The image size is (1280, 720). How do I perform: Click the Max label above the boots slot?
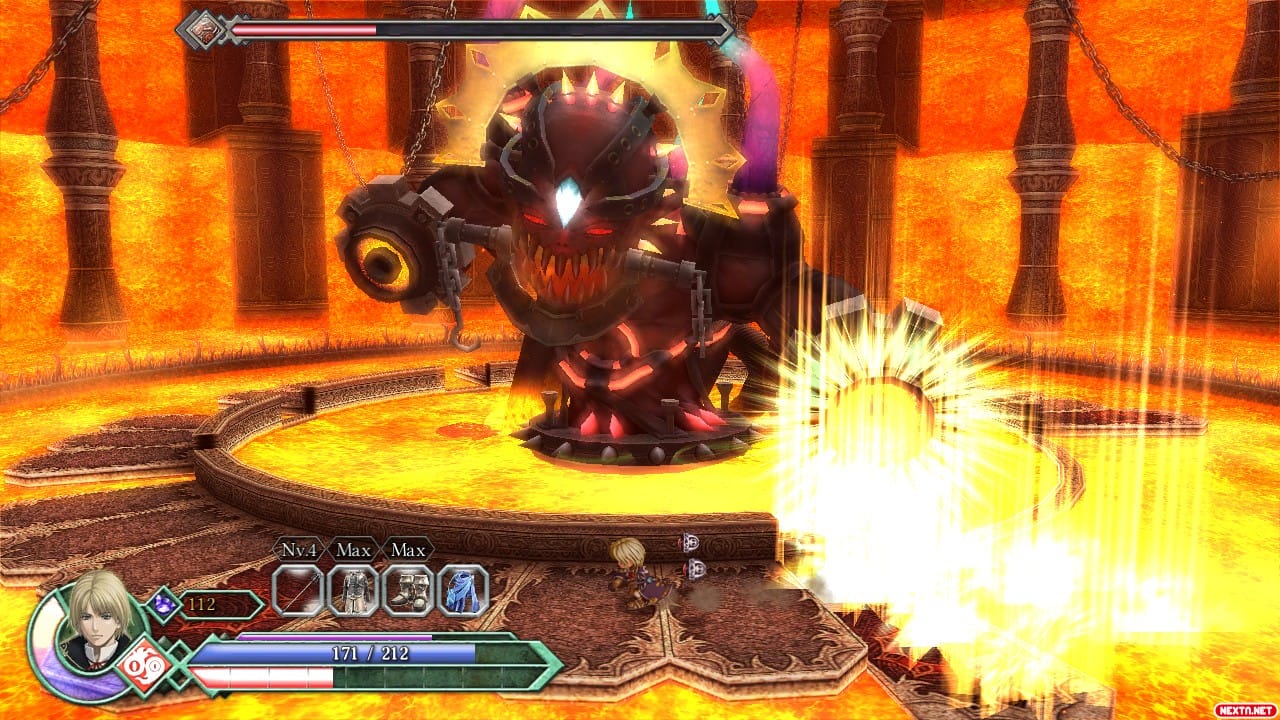(x=407, y=550)
